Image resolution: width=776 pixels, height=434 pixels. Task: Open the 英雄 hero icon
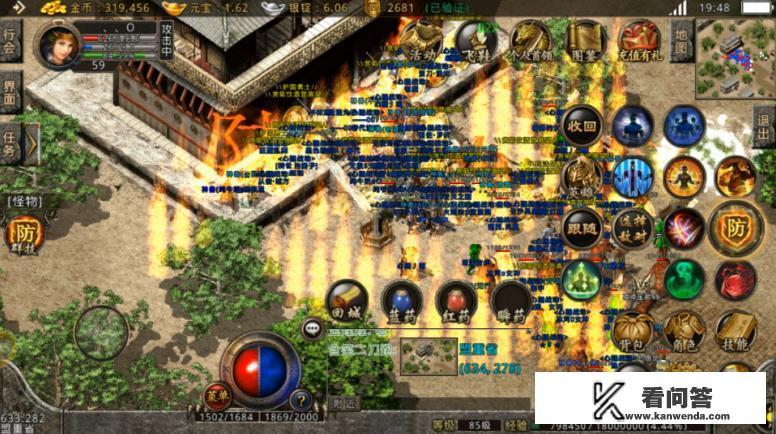point(582,177)
